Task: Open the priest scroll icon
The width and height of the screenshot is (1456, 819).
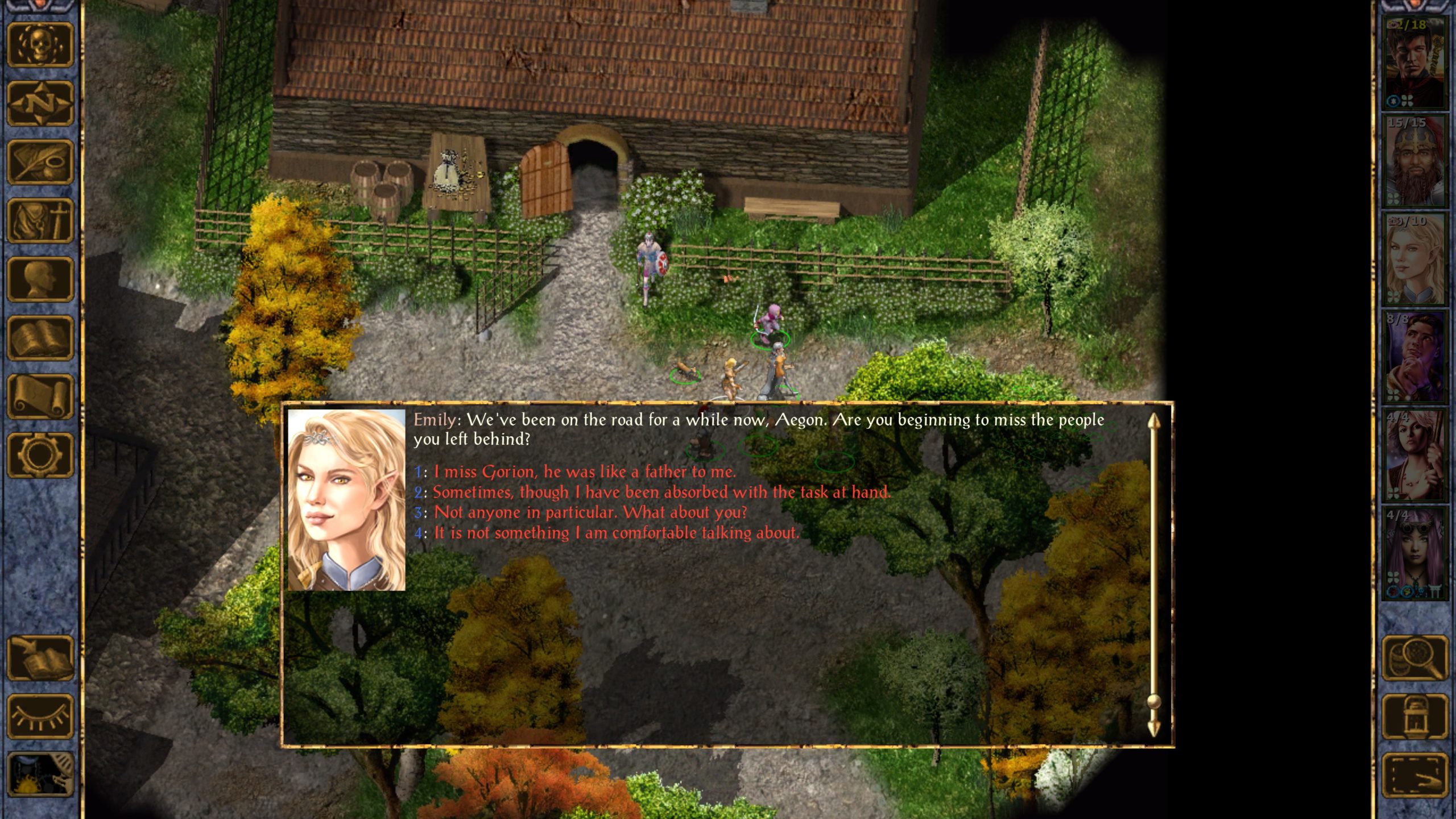Action: point(40,396)
